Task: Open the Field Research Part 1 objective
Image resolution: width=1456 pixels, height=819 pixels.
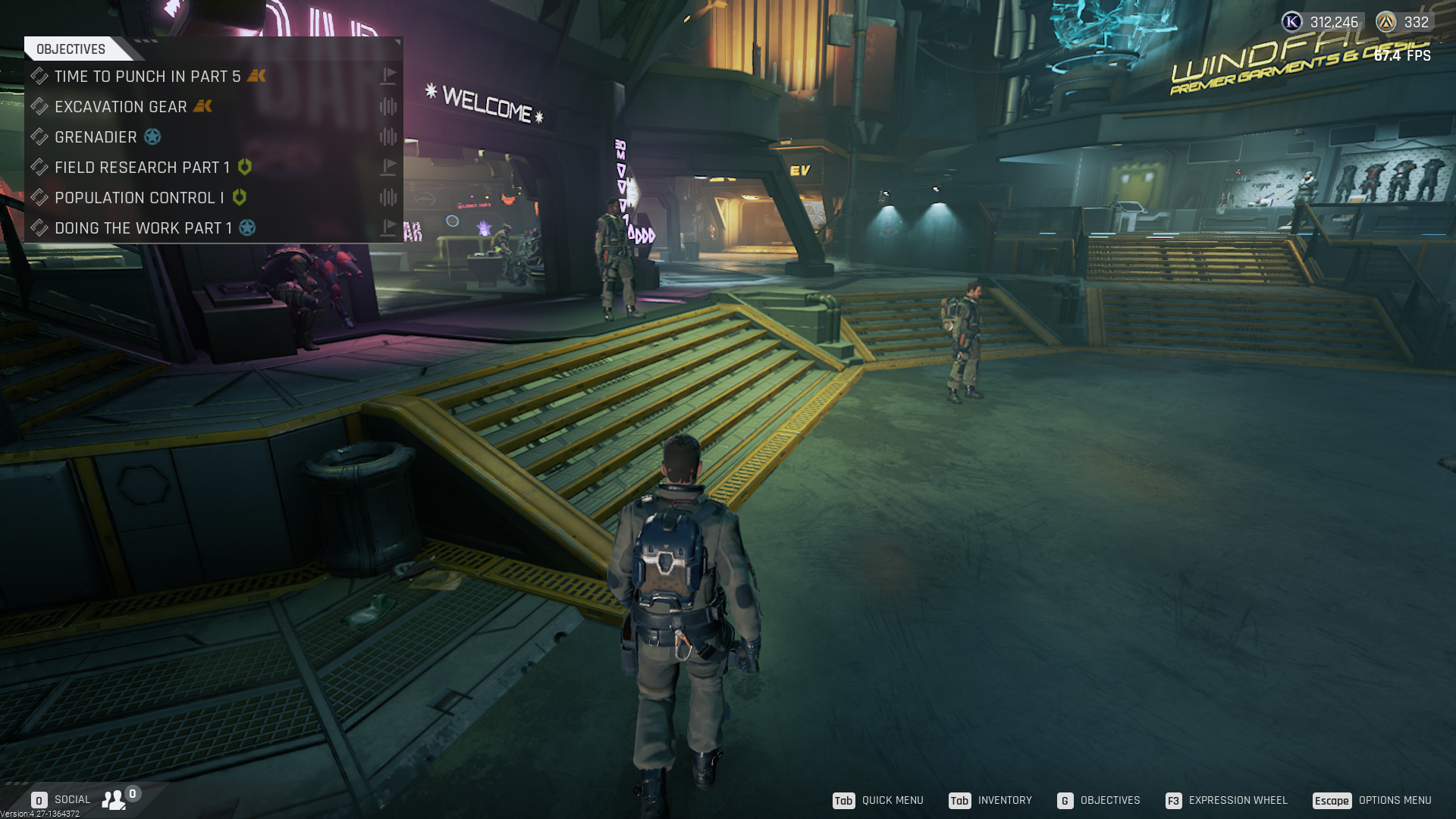Action: coord(142,168)
